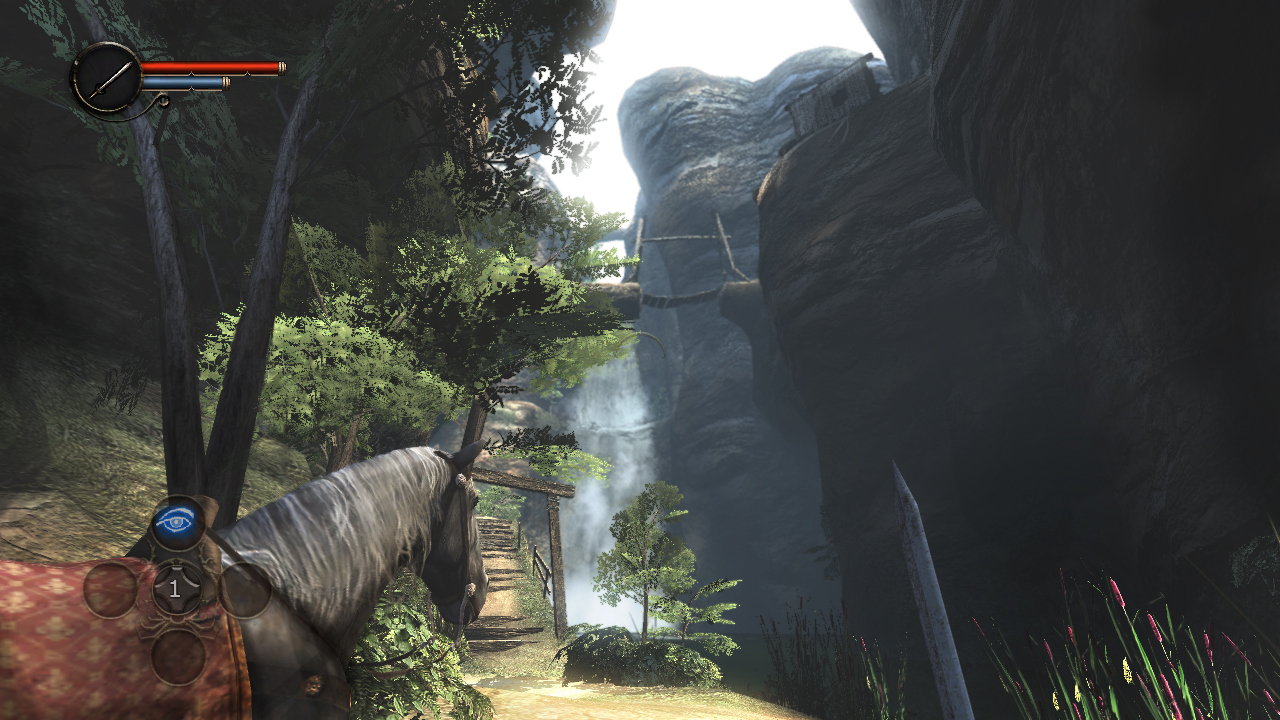Activate the blue eye ability slot
This screenshot has width=1280, height=720.
pos(177,522)
